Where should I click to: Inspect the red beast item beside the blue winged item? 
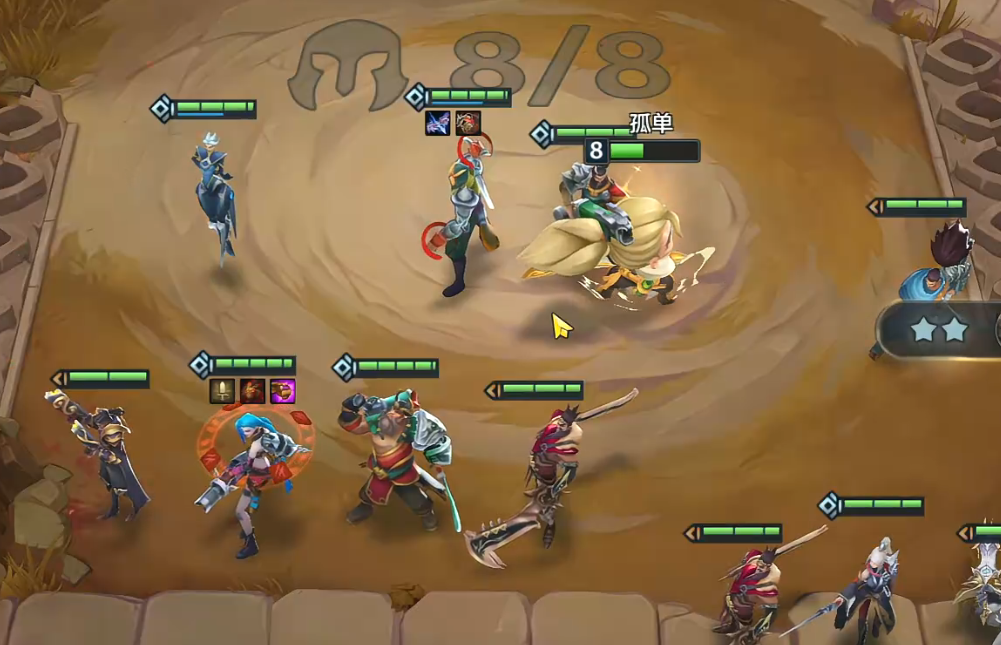pos(468,123)
